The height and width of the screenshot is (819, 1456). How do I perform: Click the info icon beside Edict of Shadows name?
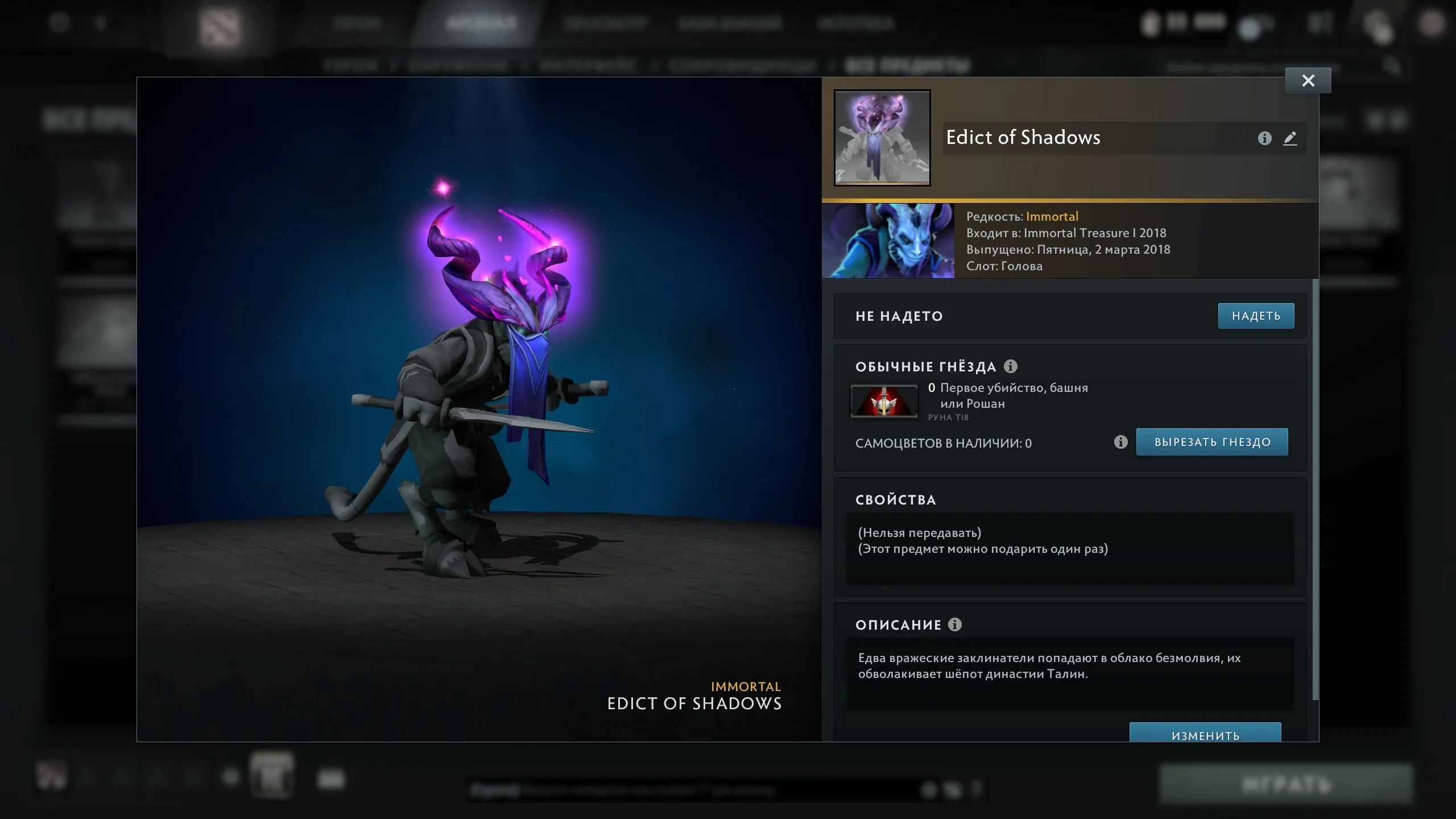click(x=1264, y=138)
